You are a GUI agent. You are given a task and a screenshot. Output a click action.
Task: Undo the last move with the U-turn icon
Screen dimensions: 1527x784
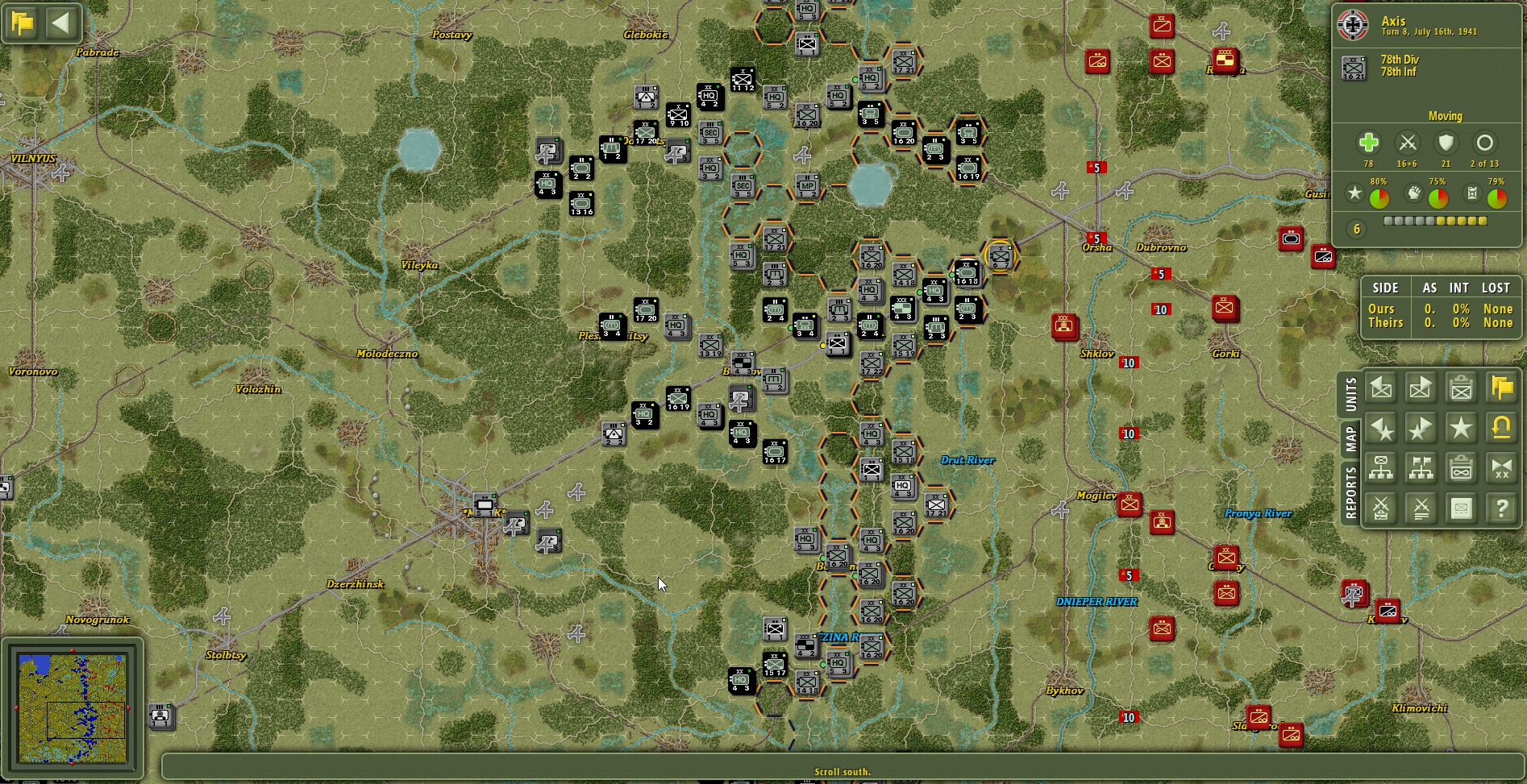coord(1500,429)
